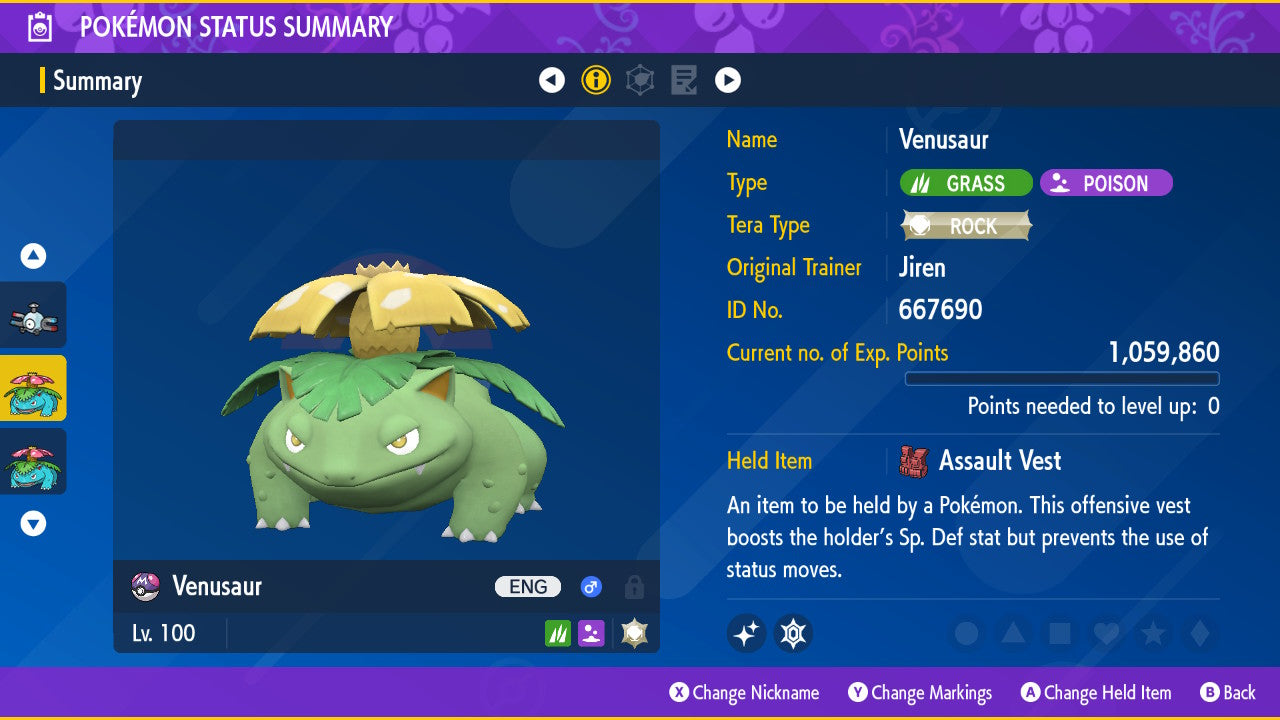Select the Magnemite party thumbnail
This screenshot has height=720, width=1280.
pos(33,316)
